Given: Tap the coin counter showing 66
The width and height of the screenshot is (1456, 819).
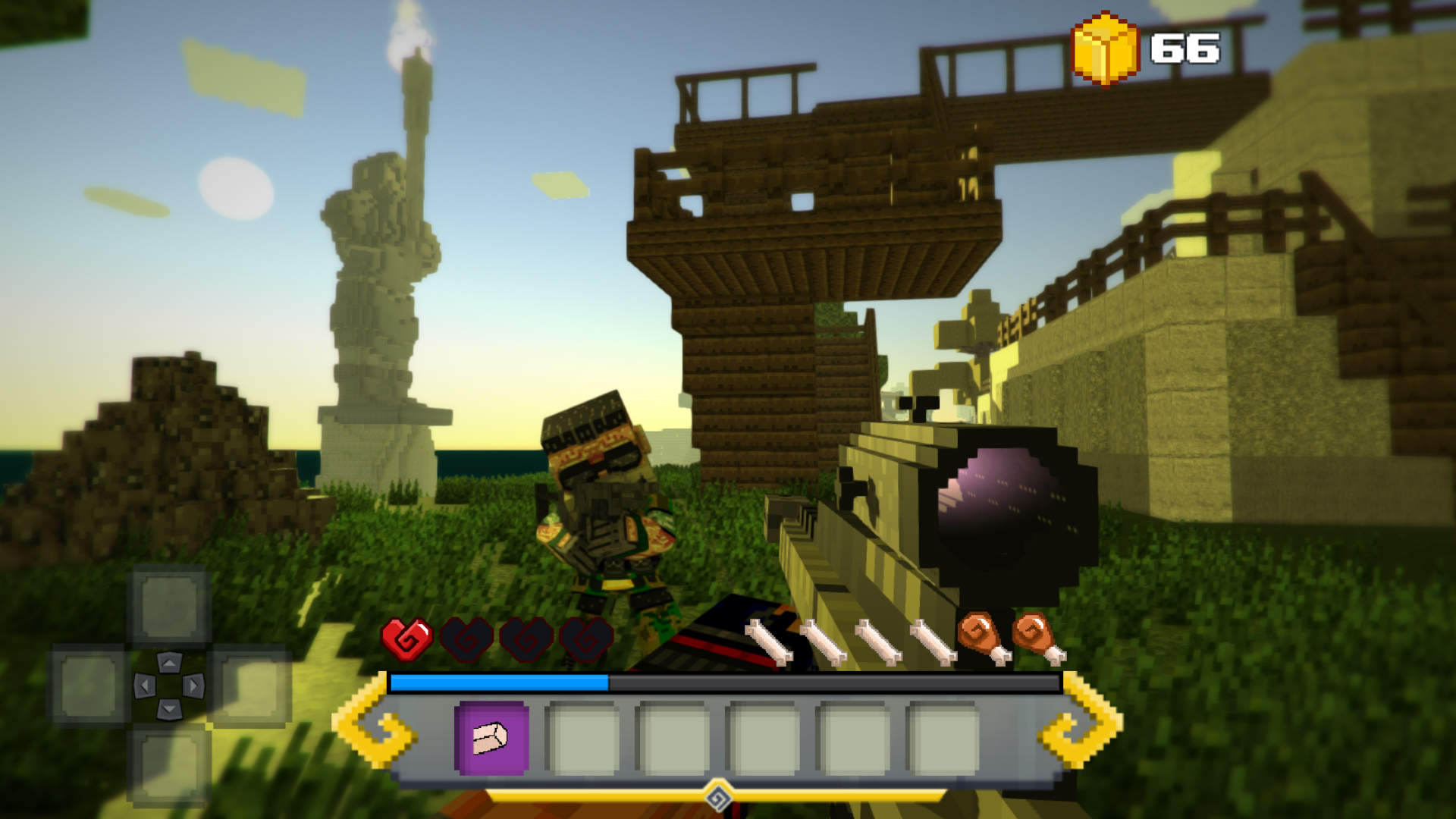Looking at the screenshot, I should pyautogui.click(x=1184, y=49).
